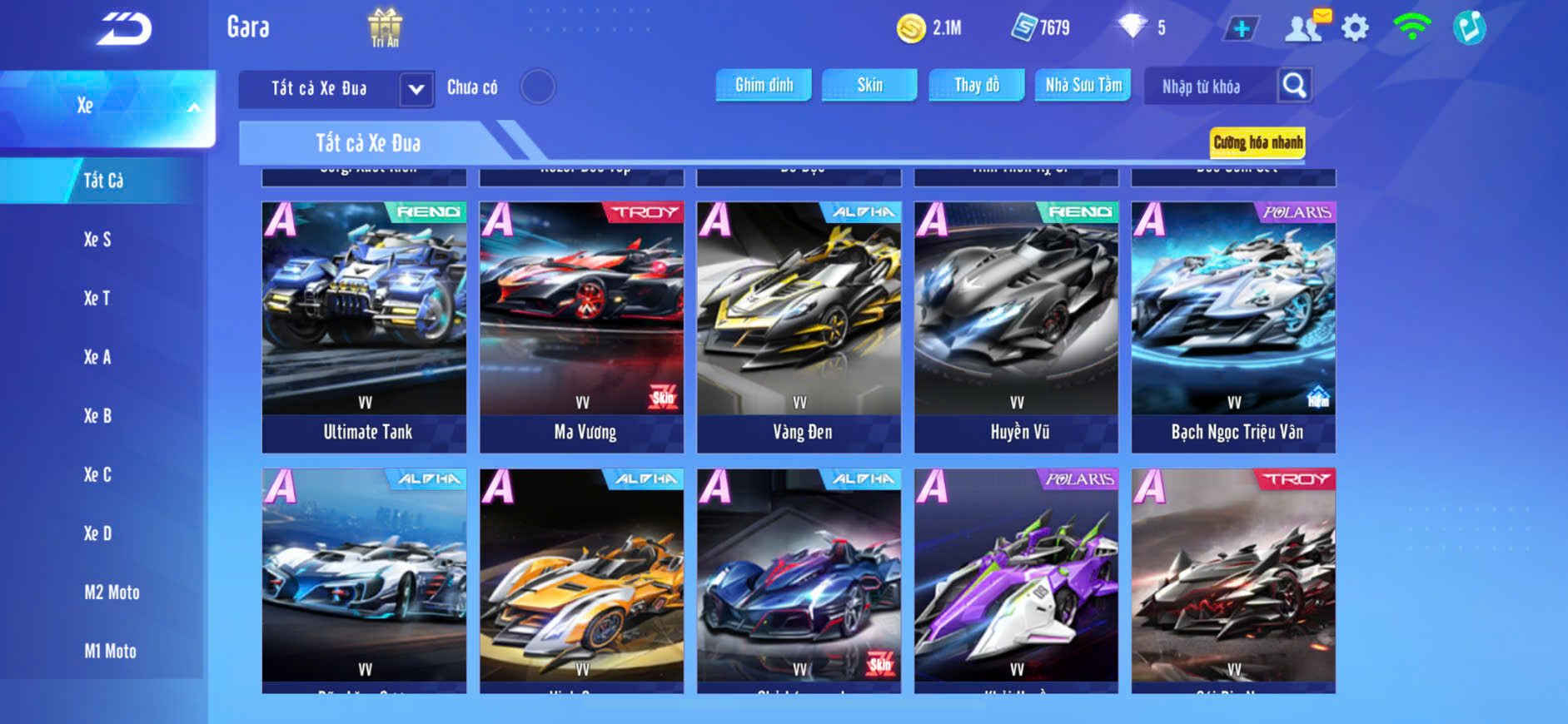
Task: Open the friends icon with mail badge
Action: coord(1305,27)
